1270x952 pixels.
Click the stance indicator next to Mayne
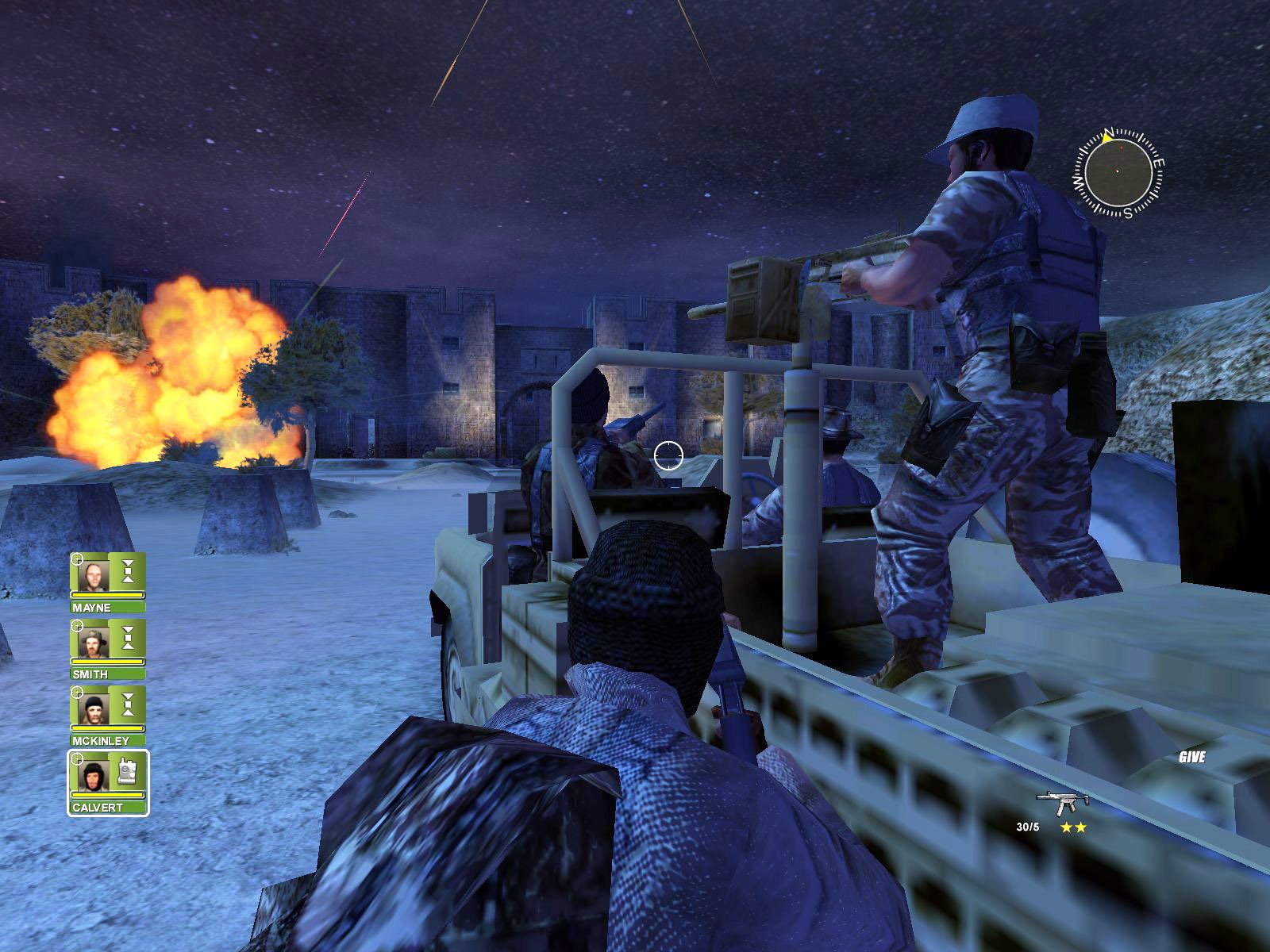click(129, 571)
